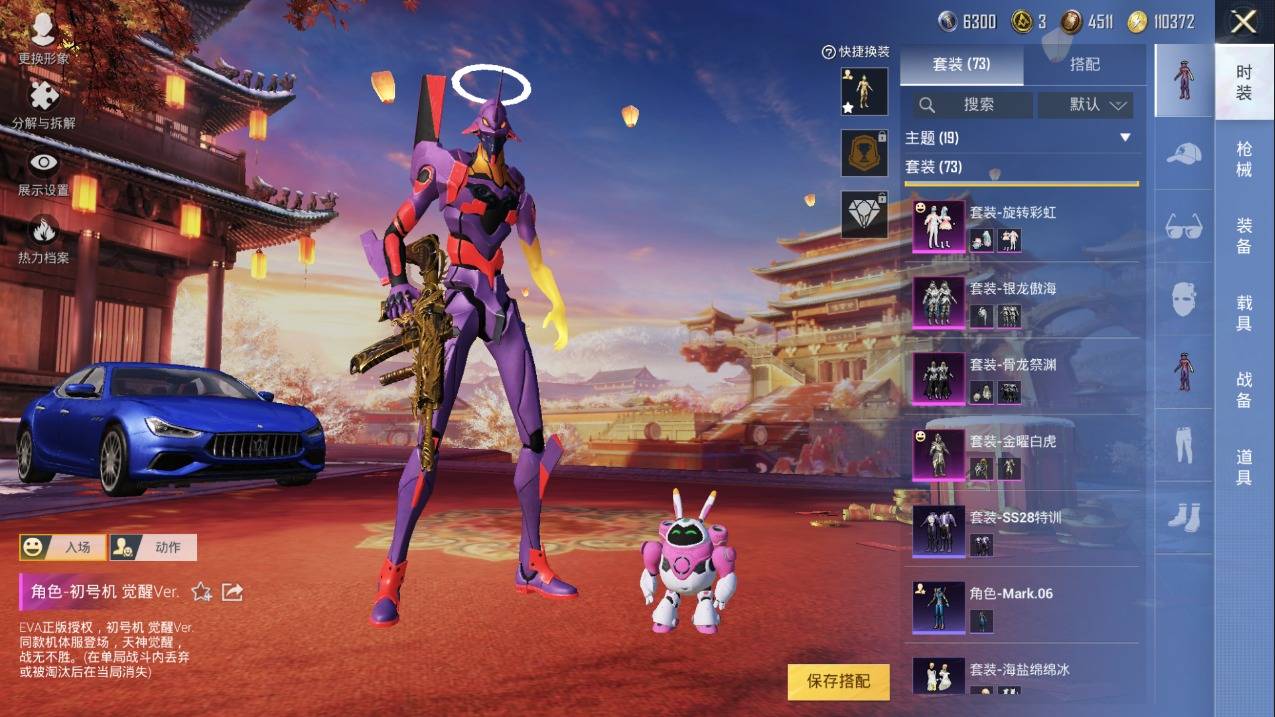Open the 枪械 weapons category
Viewport: 1275px width, 717px height.
tap(1243, 158)
